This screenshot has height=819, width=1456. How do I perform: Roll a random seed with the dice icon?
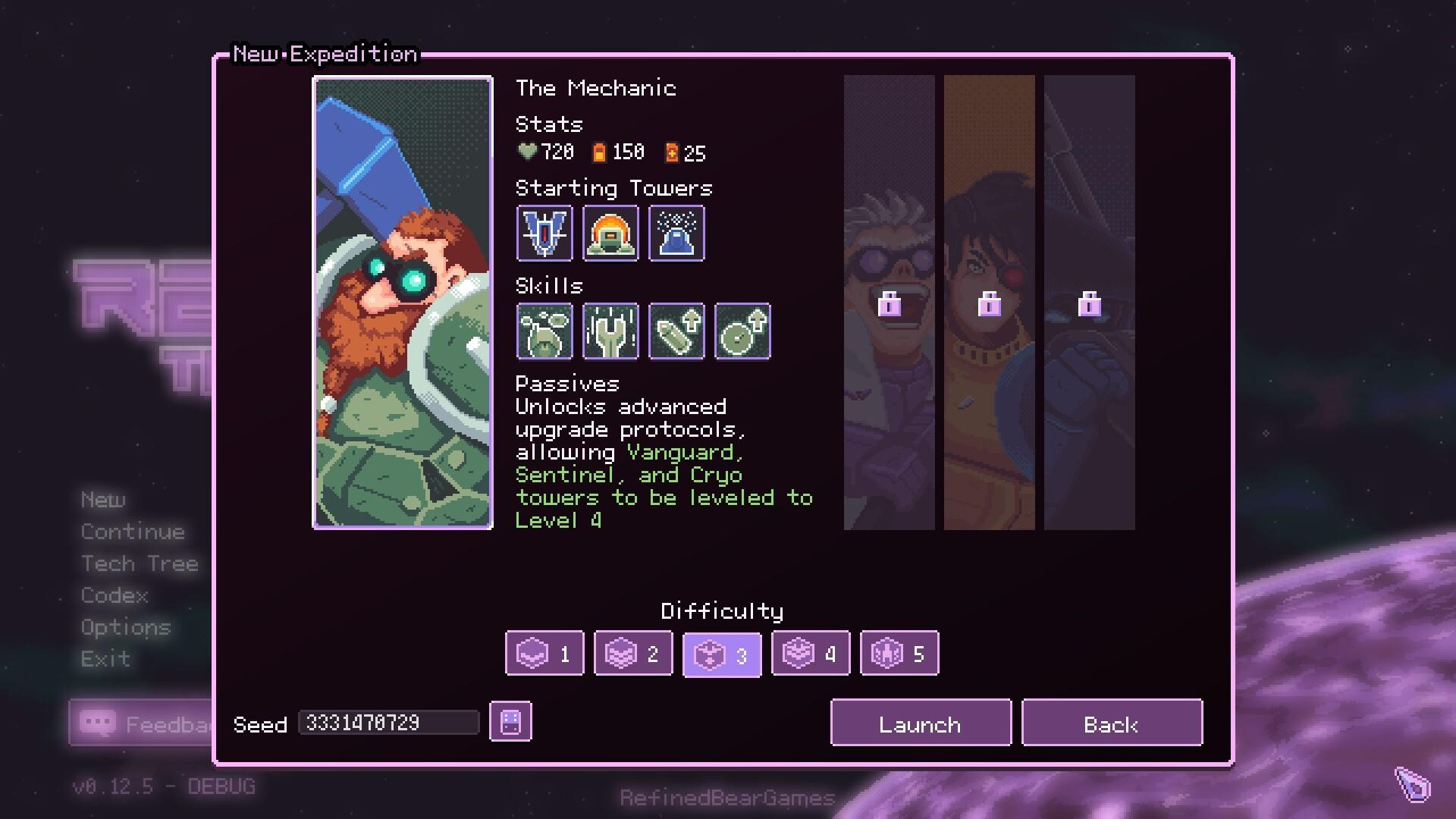[x=510, y=722]
